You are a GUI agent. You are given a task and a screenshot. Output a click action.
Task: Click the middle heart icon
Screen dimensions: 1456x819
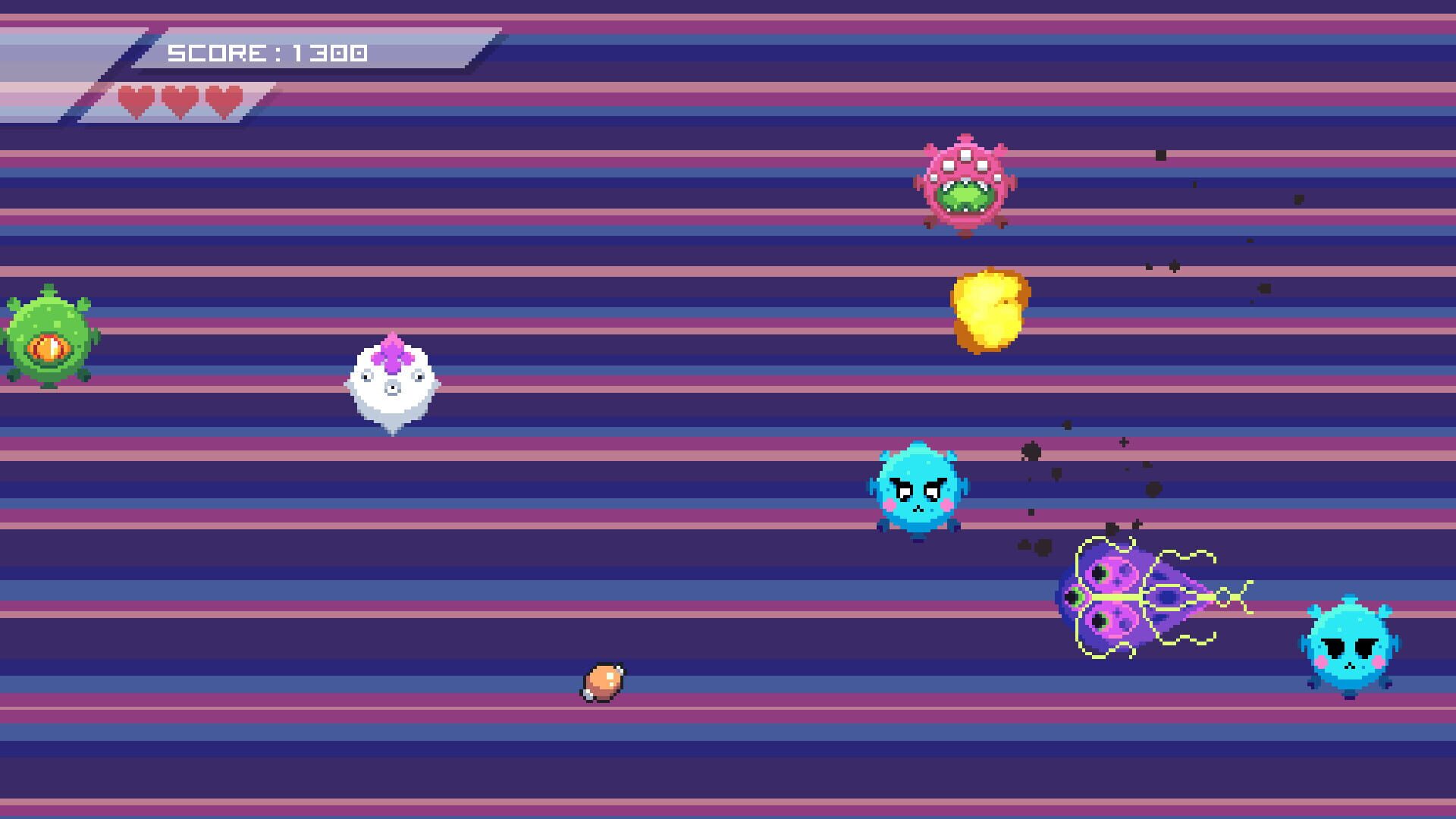[x=180, y=99]
